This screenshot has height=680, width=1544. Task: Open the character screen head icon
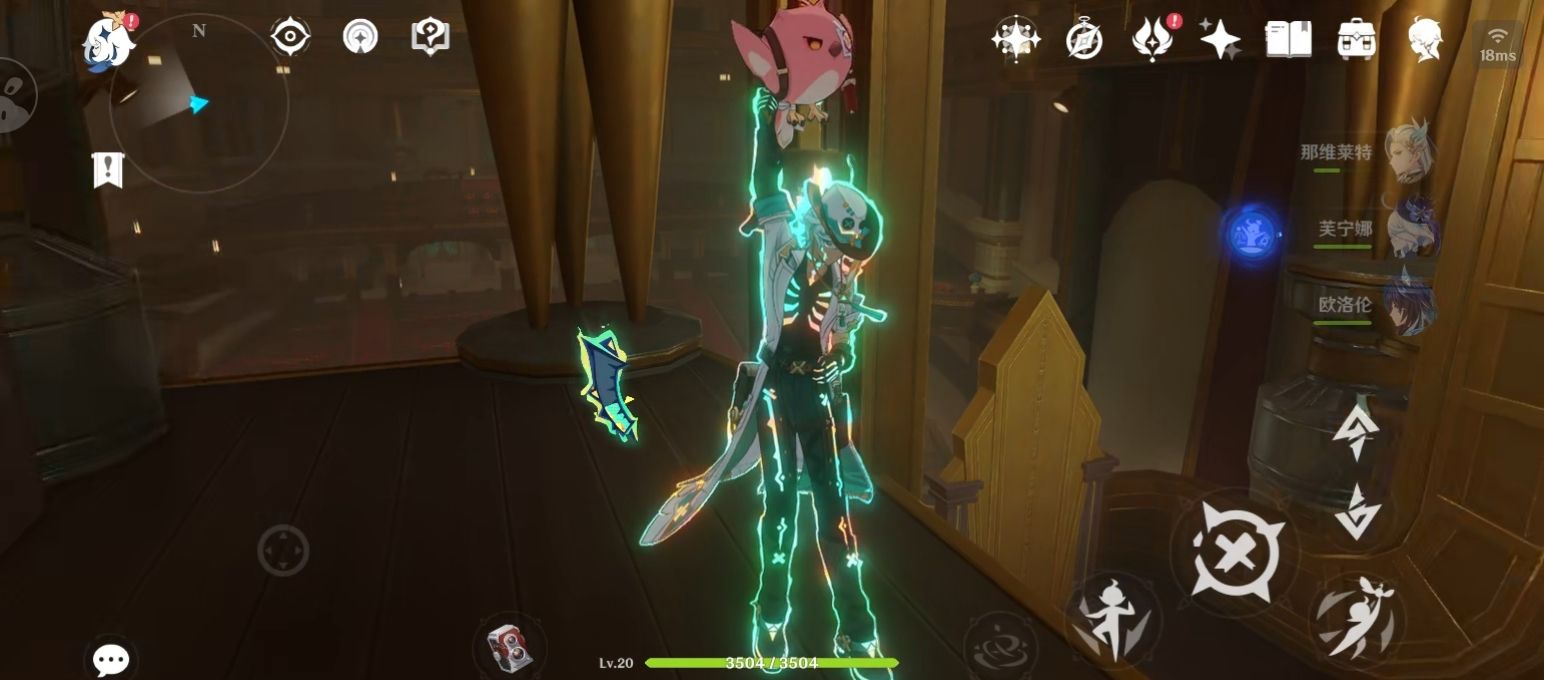pyautogui.click(x=1425, y=40)
